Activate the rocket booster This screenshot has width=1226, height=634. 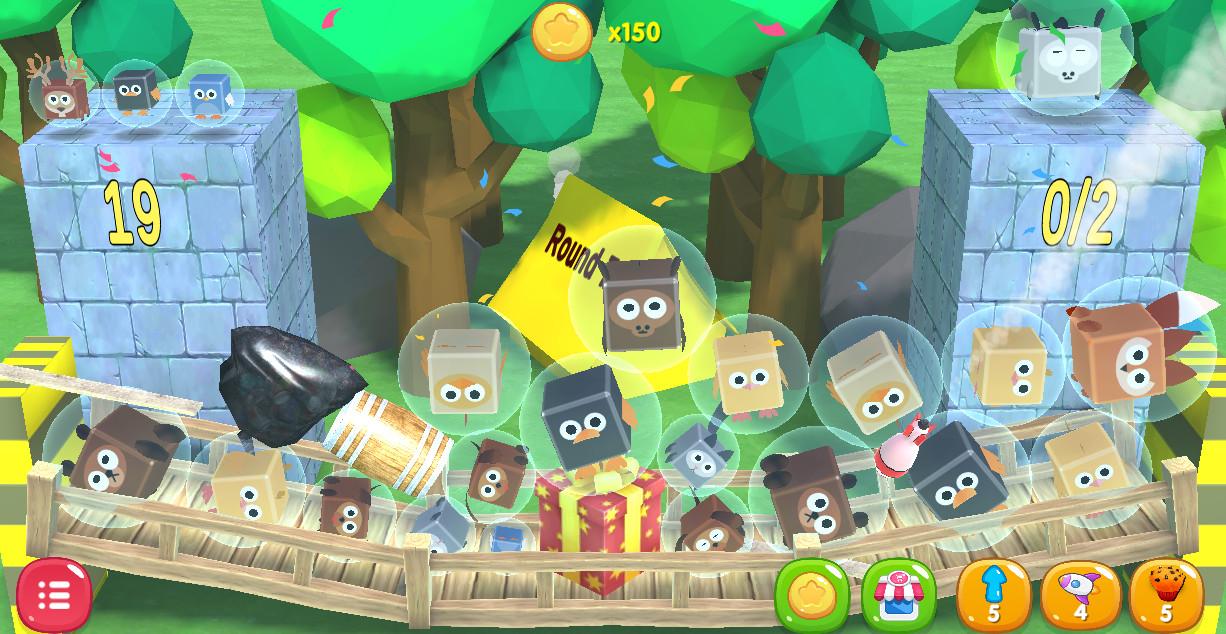tap(1080, 594)
